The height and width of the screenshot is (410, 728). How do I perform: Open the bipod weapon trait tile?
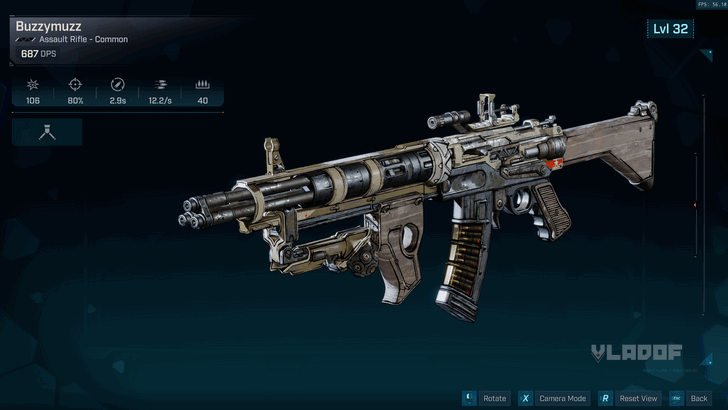tap(47, 132)
